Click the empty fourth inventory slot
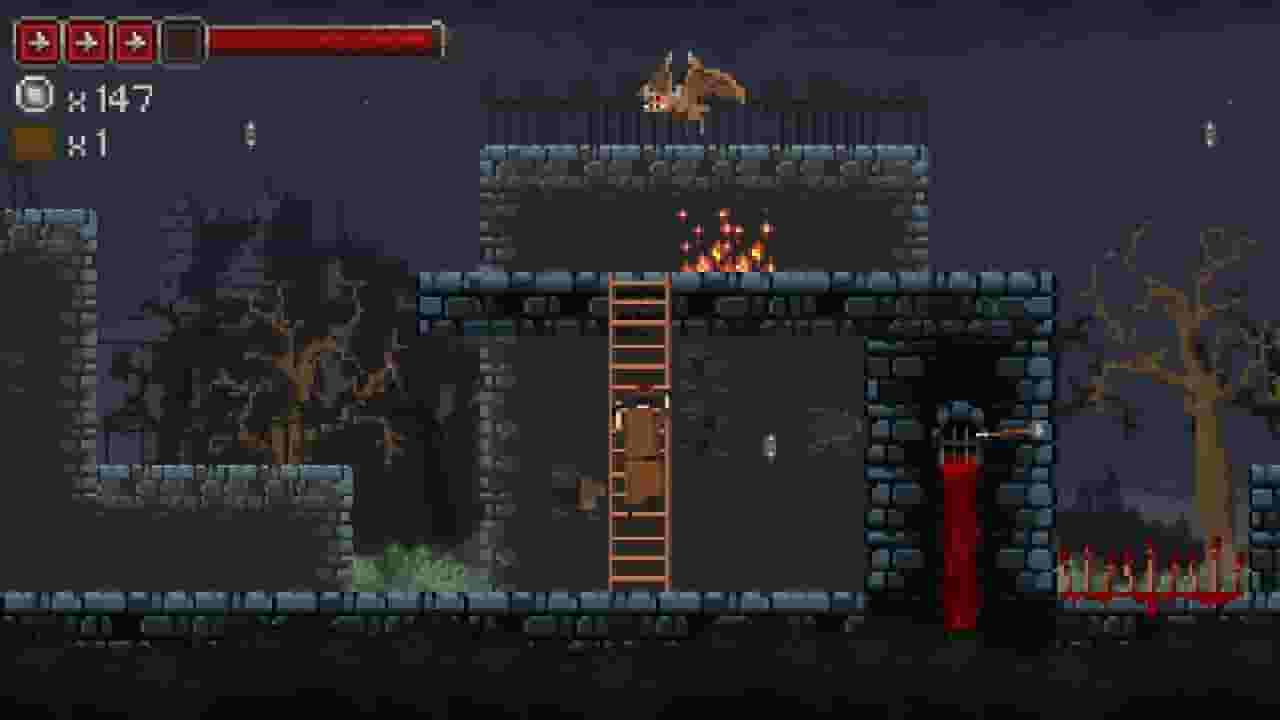The width and height of the screenshot is (1280, 720). pyautogui.click(x=184, y=42)
